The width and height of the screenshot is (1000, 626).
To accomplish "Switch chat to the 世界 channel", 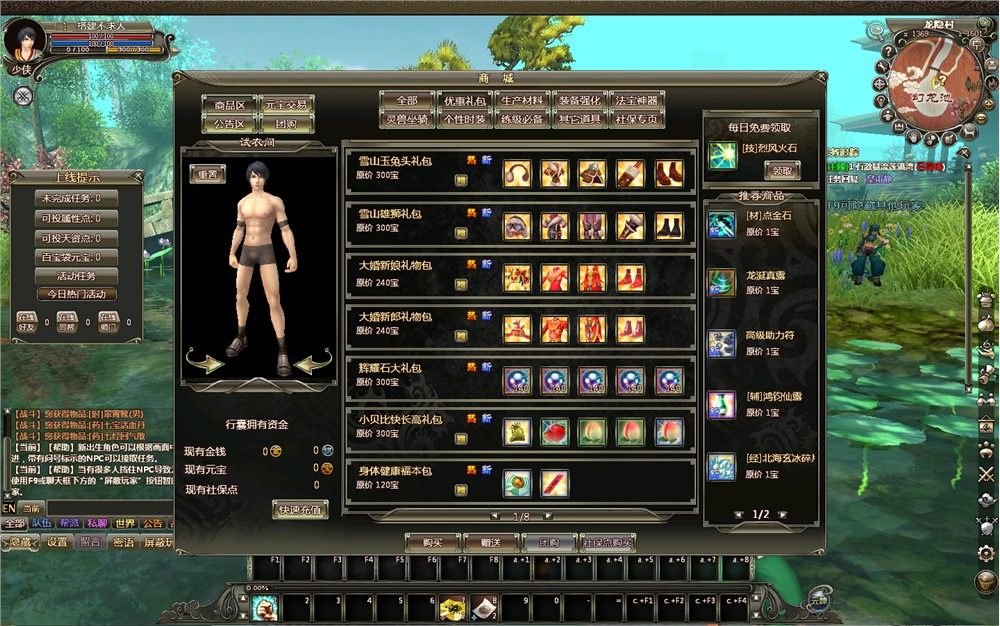I will (x=124, y=523).
